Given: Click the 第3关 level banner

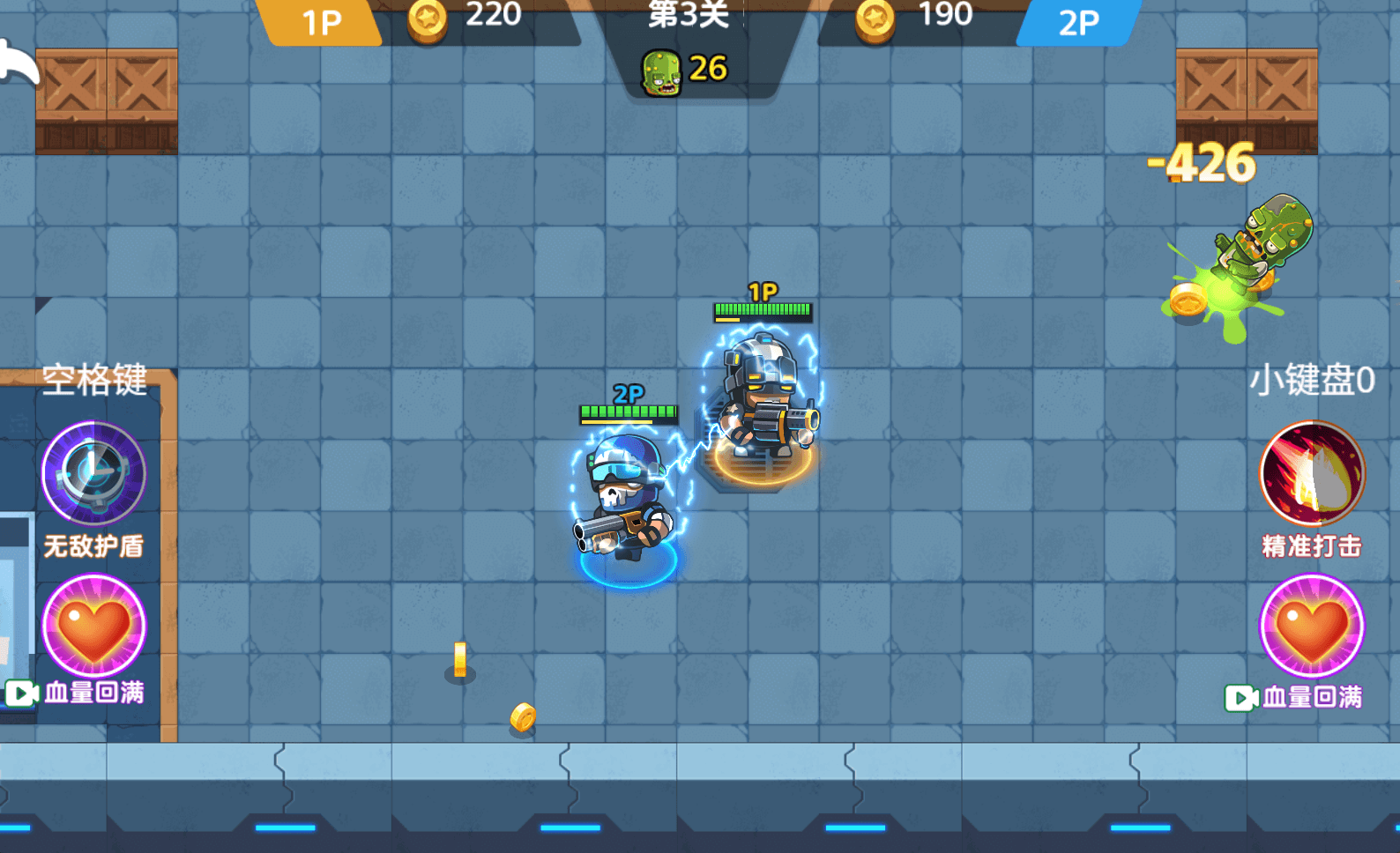Looking at the screenshot, I should click(x=689, y=18).
